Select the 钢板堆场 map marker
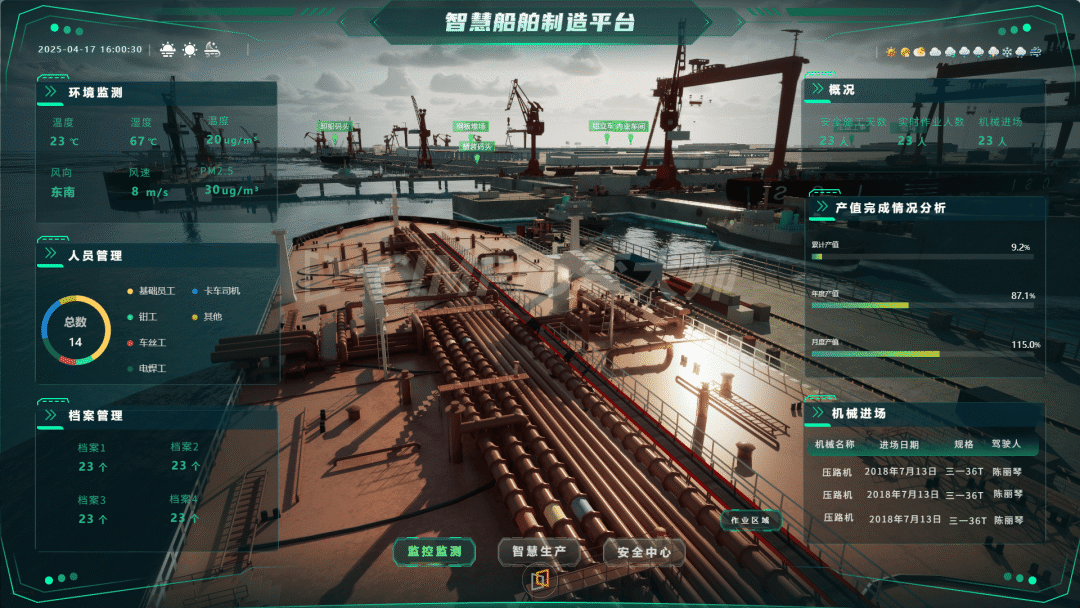Screen dimensions: 1080x608 tap(470, 127)
